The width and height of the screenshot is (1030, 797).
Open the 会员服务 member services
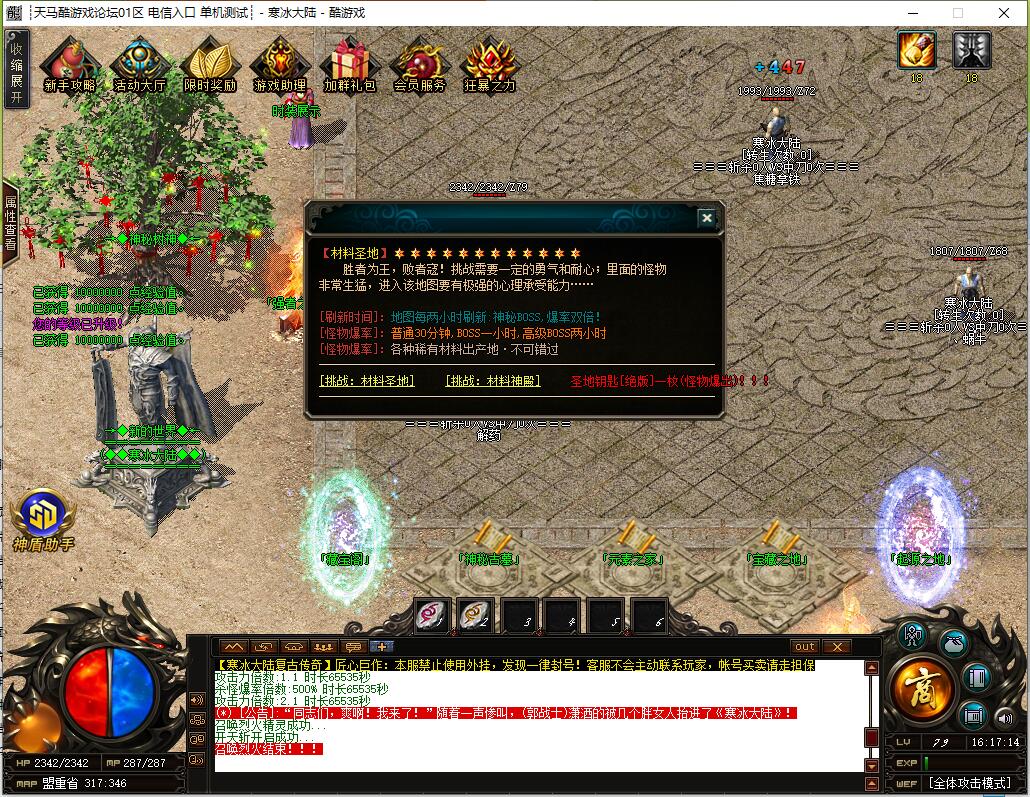tap(419, 66)
